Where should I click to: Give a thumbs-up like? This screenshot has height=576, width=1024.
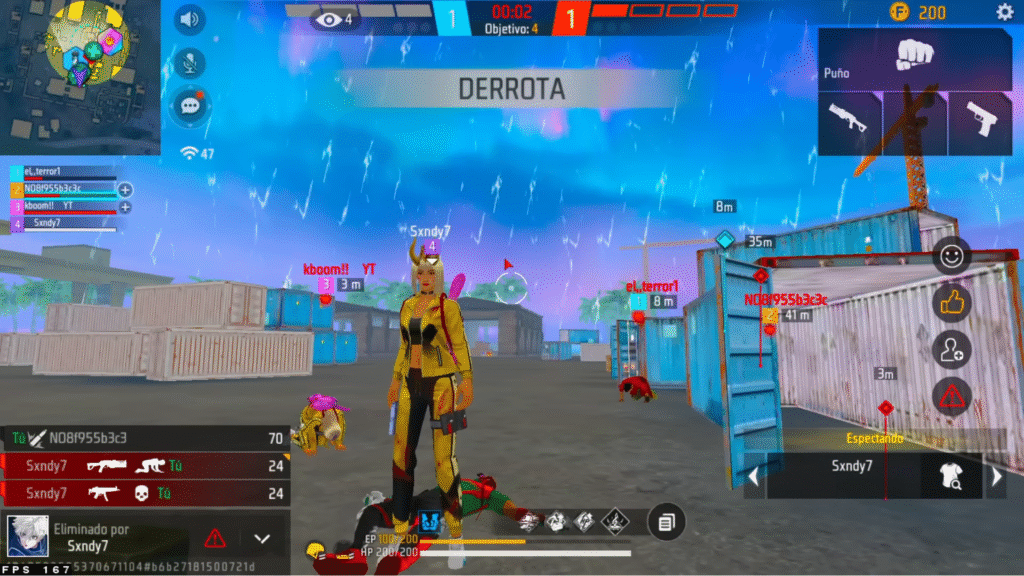tap(951, 302)
